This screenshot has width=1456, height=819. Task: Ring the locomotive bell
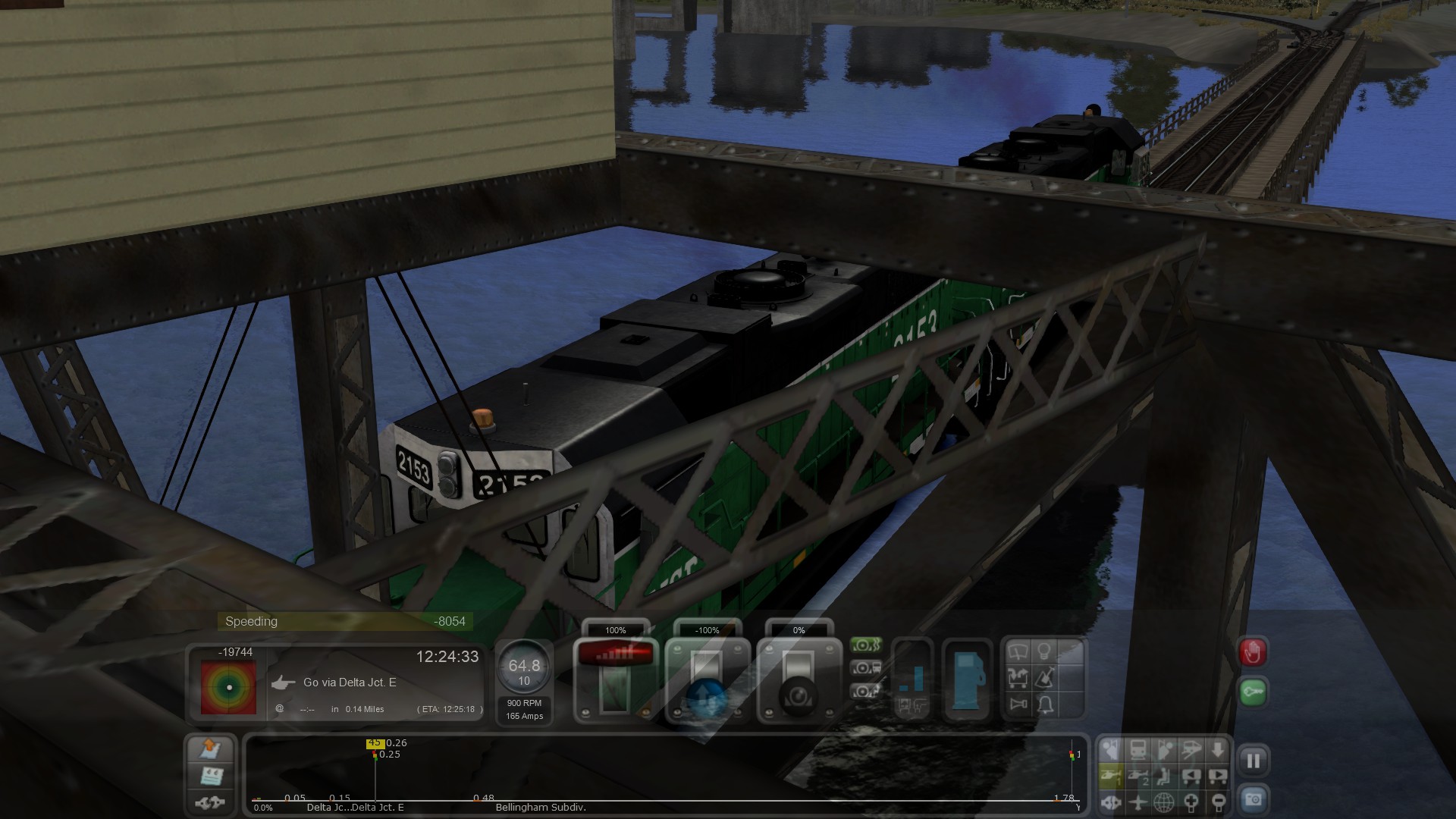(1045, 705)
